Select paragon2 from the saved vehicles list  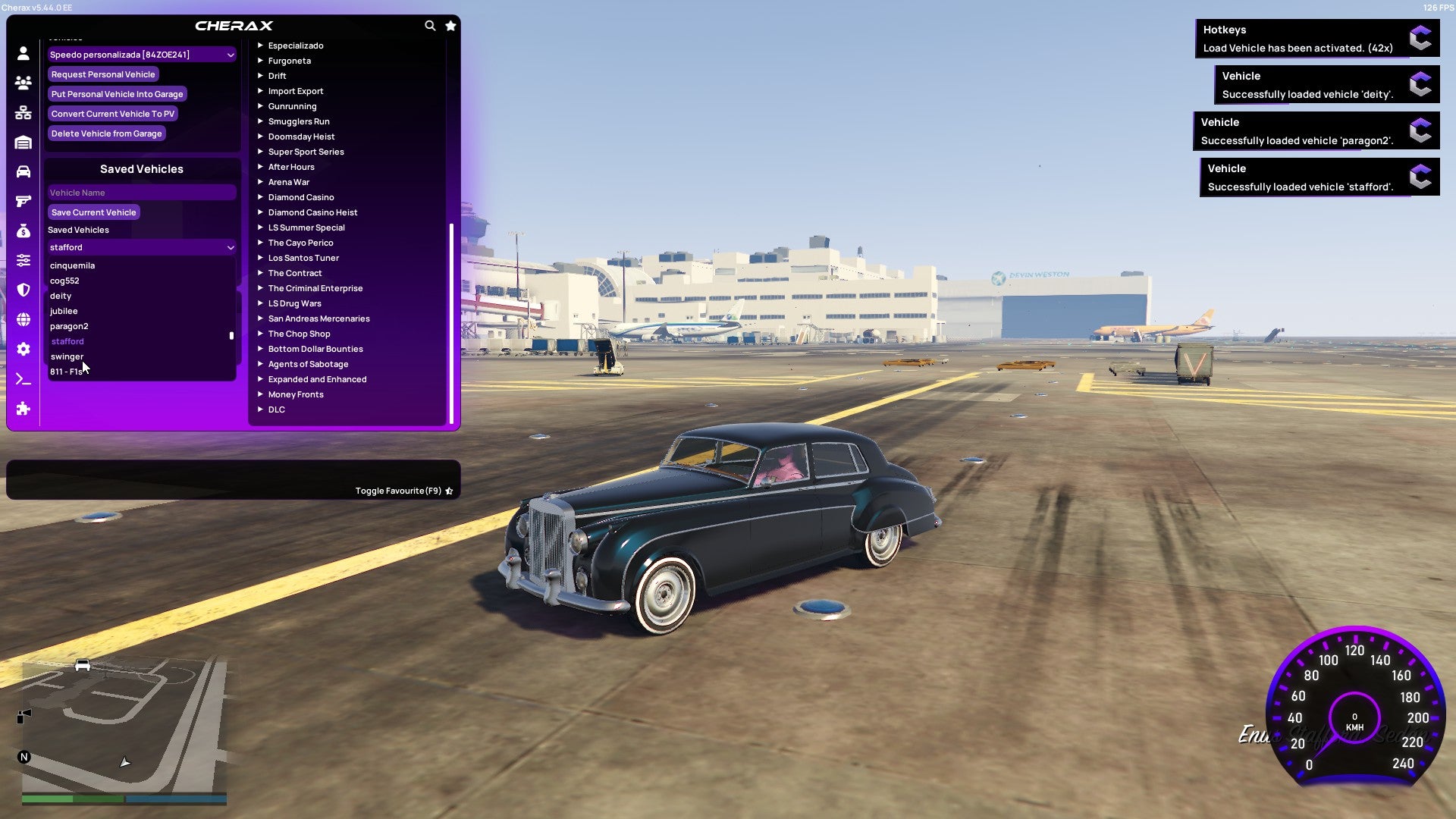pos(69,326)
